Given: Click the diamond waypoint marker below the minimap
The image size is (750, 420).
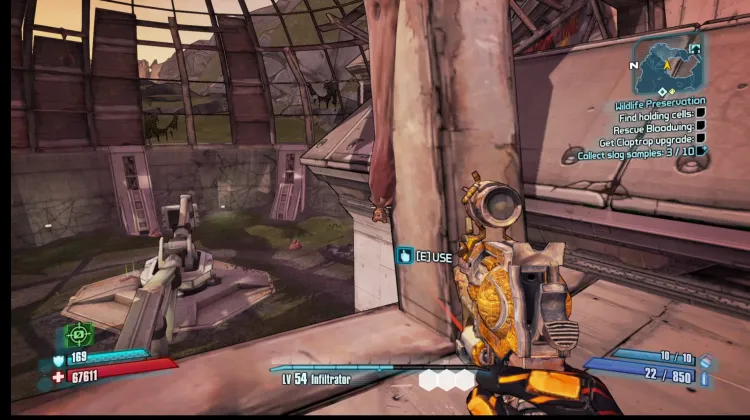Looking at the screenshot, I should 660,92.
